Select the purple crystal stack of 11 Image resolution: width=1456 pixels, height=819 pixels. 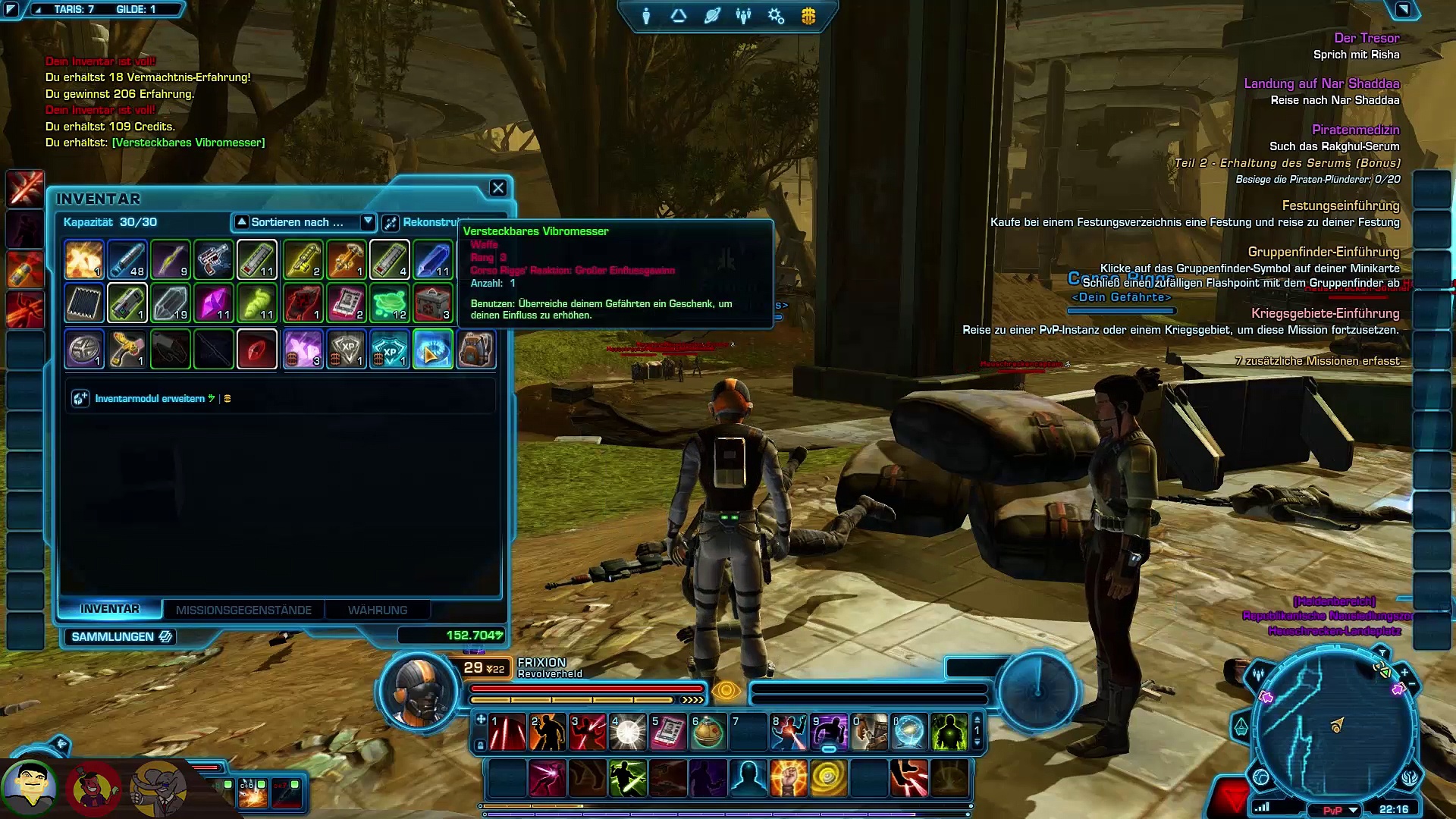coord(214,303)
